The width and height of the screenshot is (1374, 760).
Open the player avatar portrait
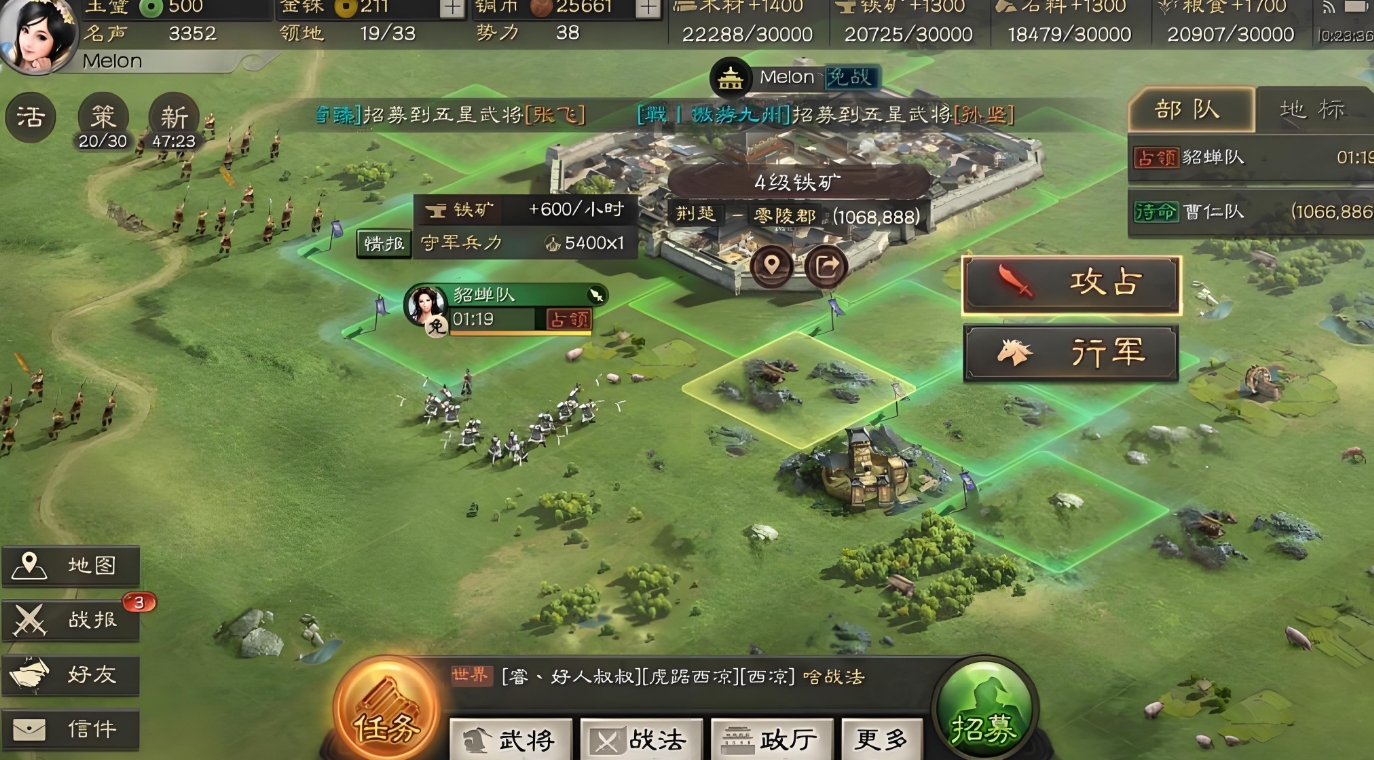coord(38,36)
